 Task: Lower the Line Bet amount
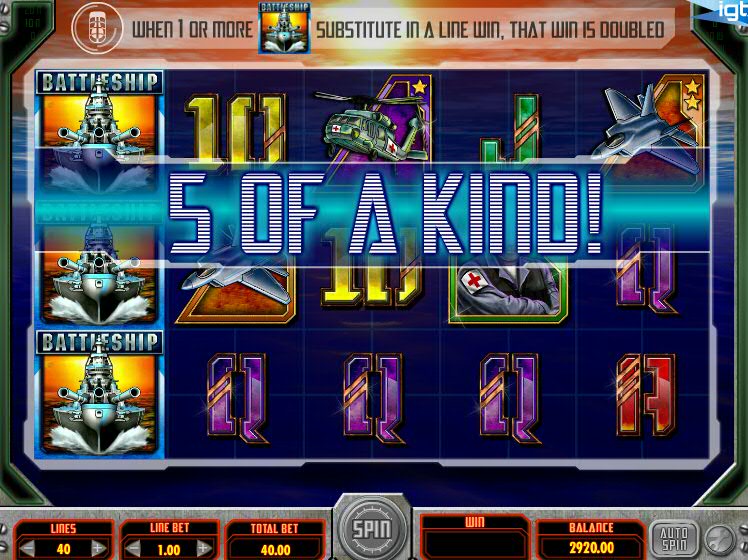135,549
